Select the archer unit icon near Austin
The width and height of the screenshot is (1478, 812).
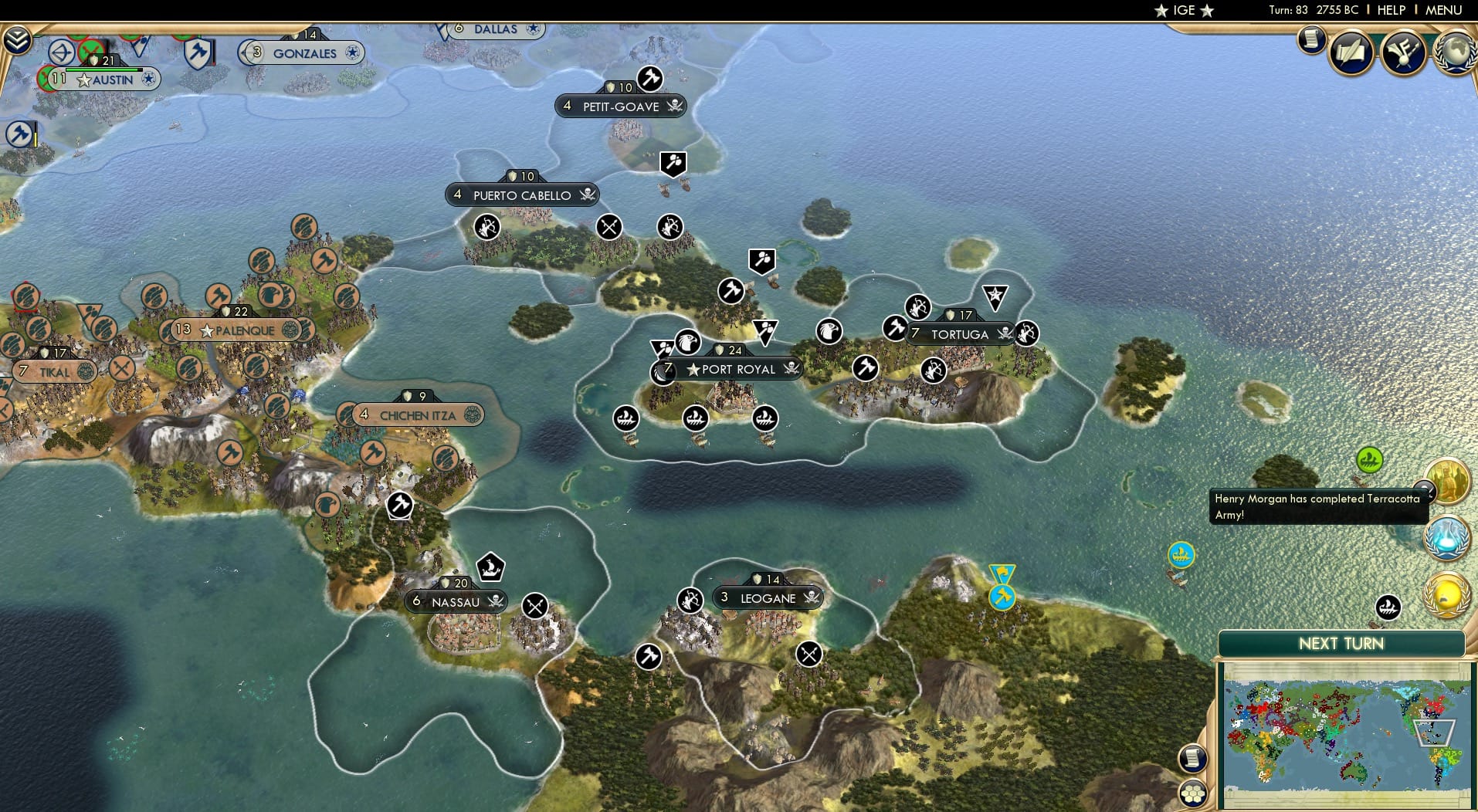tap(61, 51)
